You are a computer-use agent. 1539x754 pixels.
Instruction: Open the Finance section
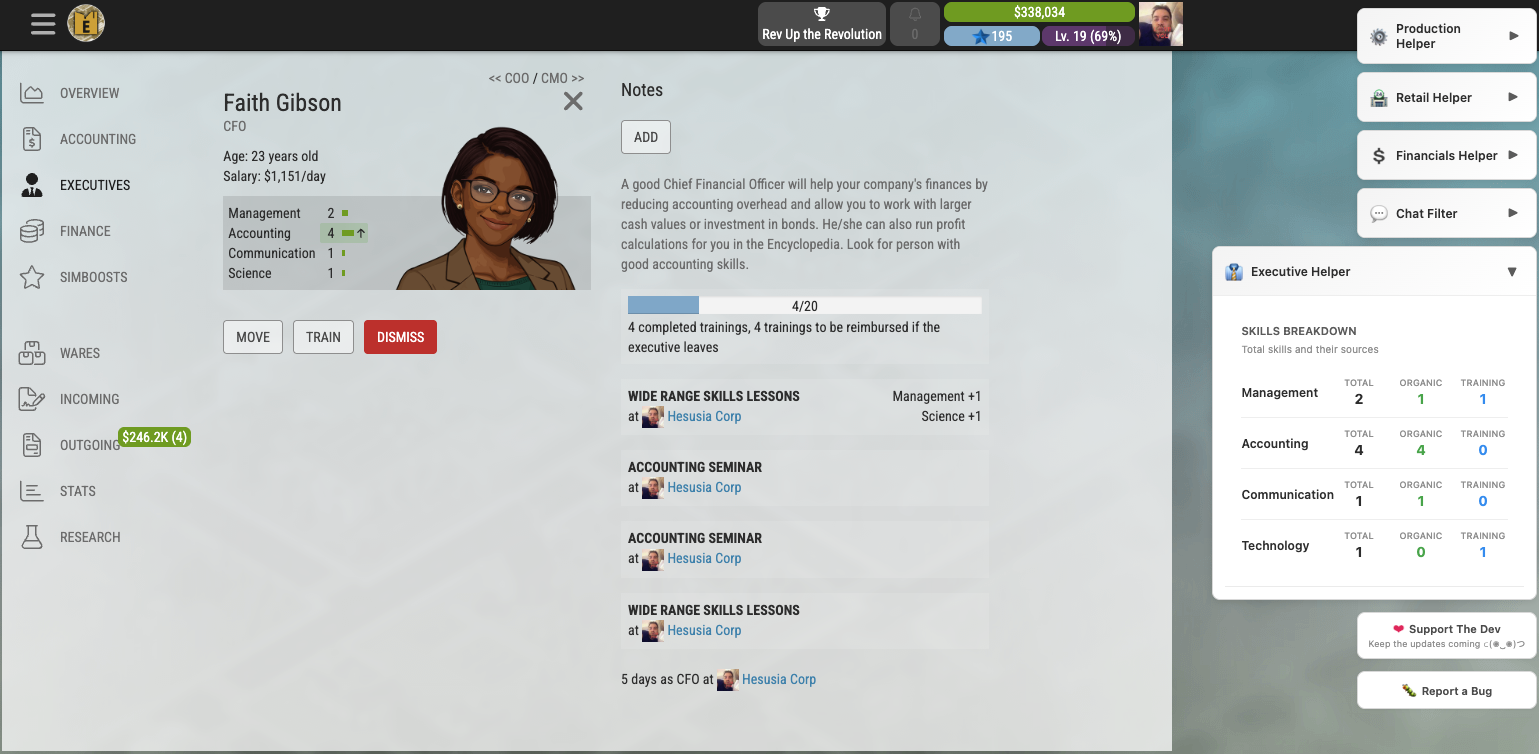[x=86, y=231]
